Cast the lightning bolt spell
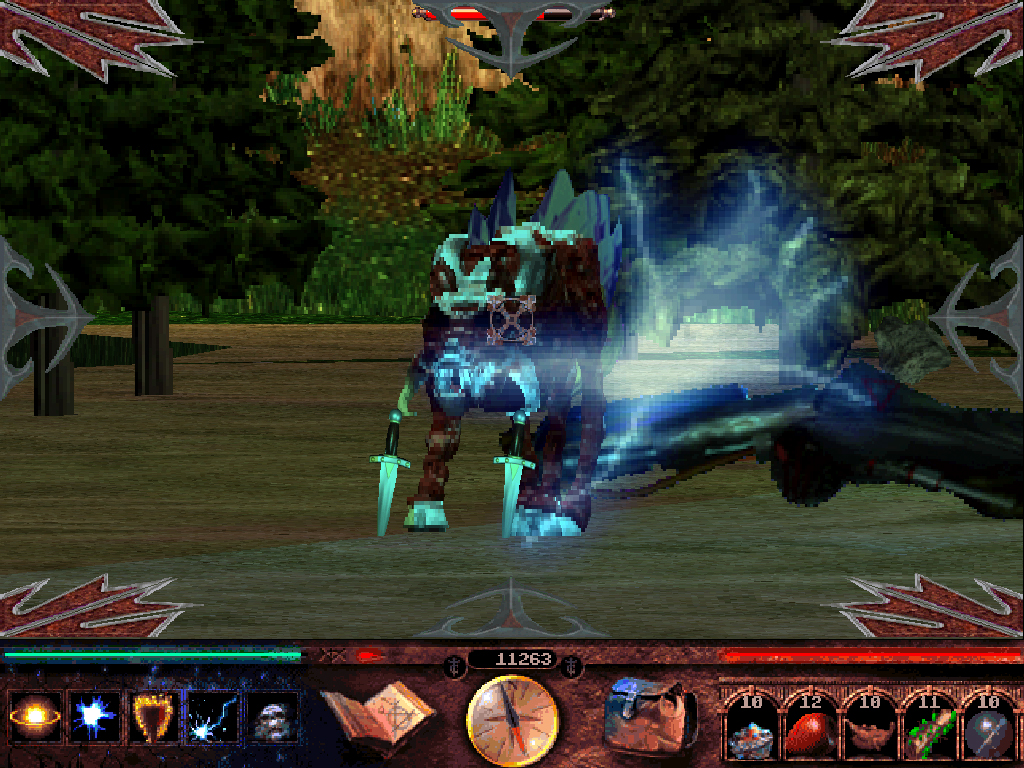 coord(214,717)
